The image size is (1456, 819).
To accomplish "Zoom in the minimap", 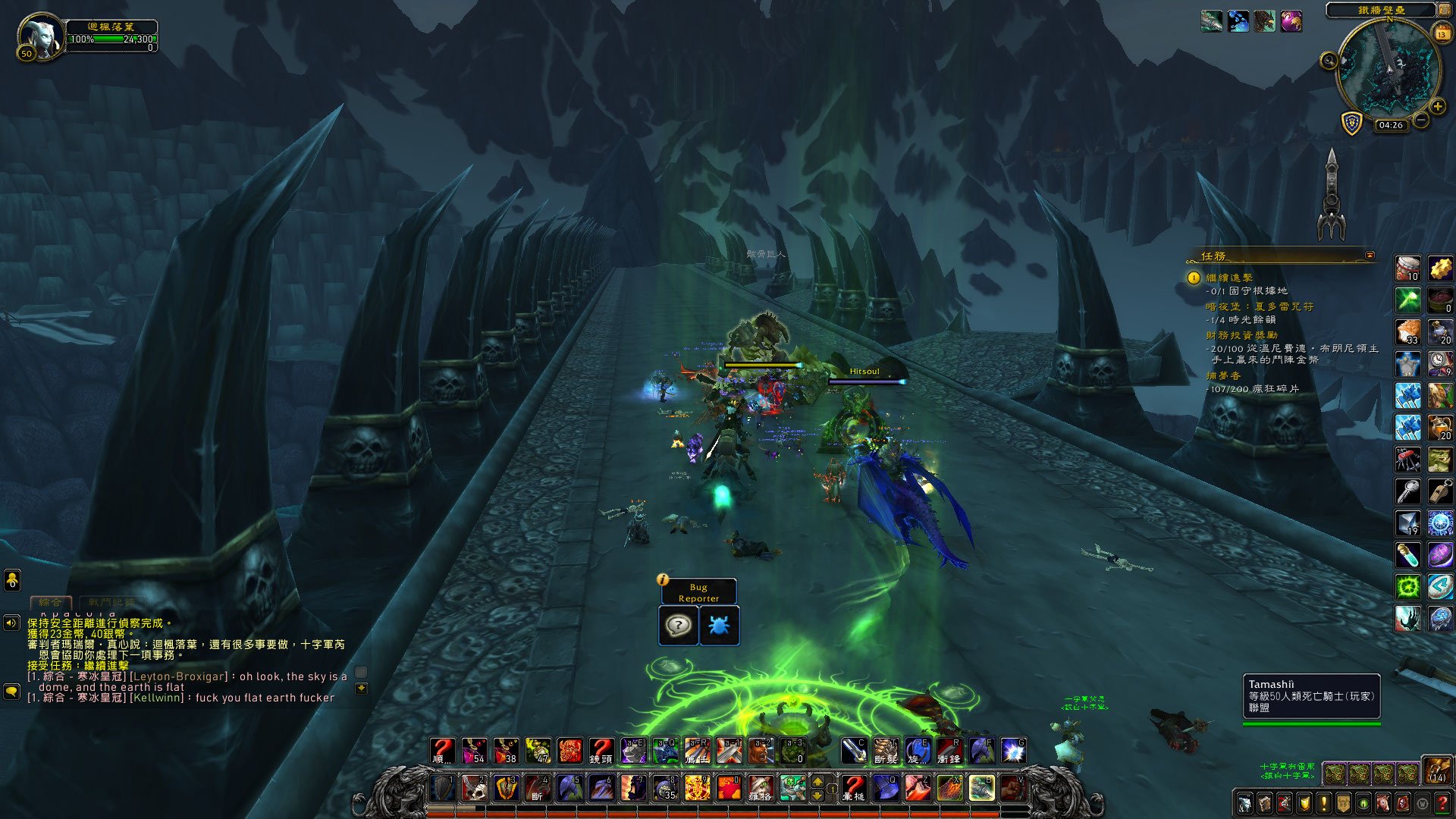I will pos(1438,107).
